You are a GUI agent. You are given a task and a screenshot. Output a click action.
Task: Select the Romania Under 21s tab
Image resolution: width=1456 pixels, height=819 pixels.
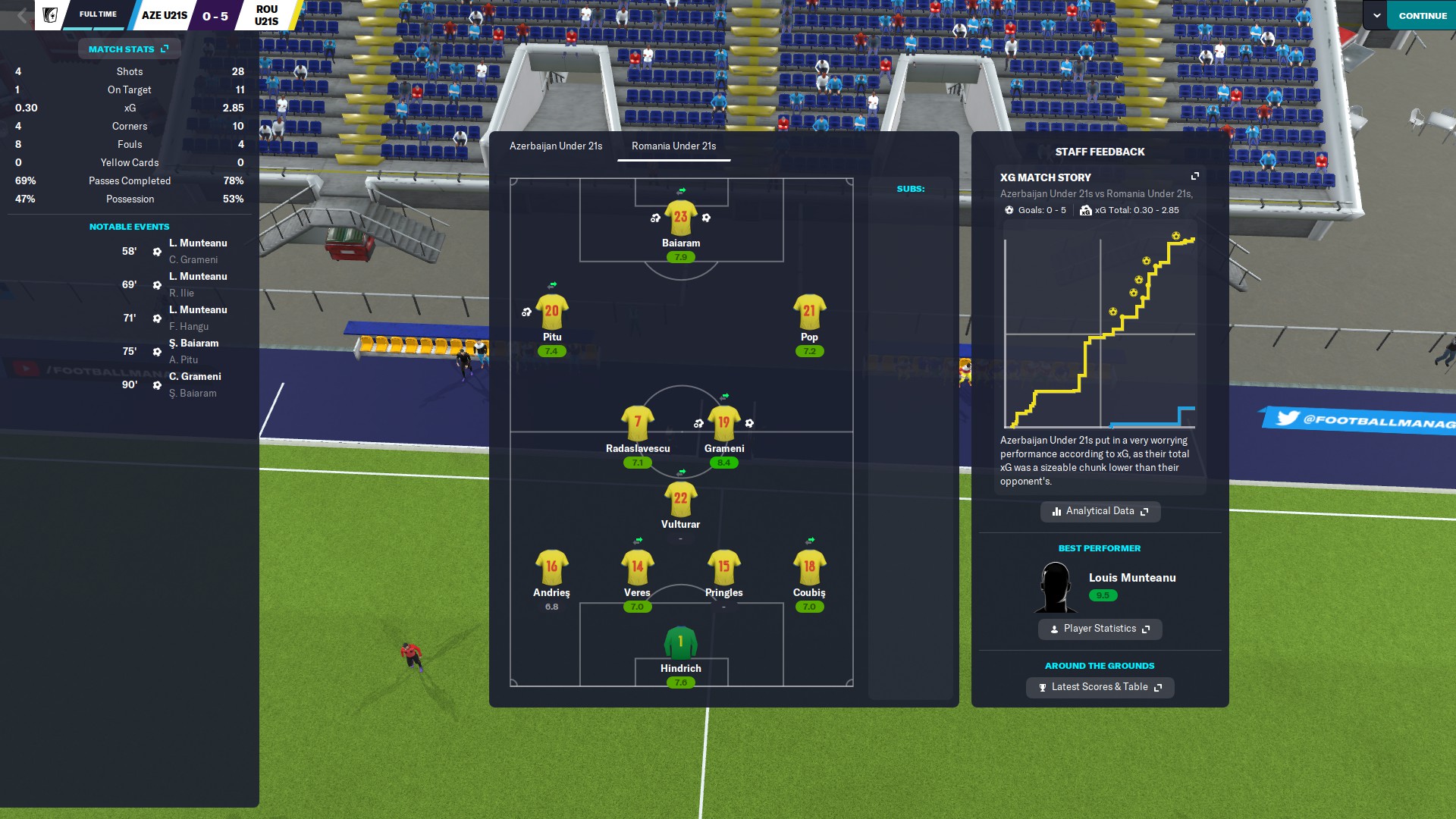[x=673, y=146]
